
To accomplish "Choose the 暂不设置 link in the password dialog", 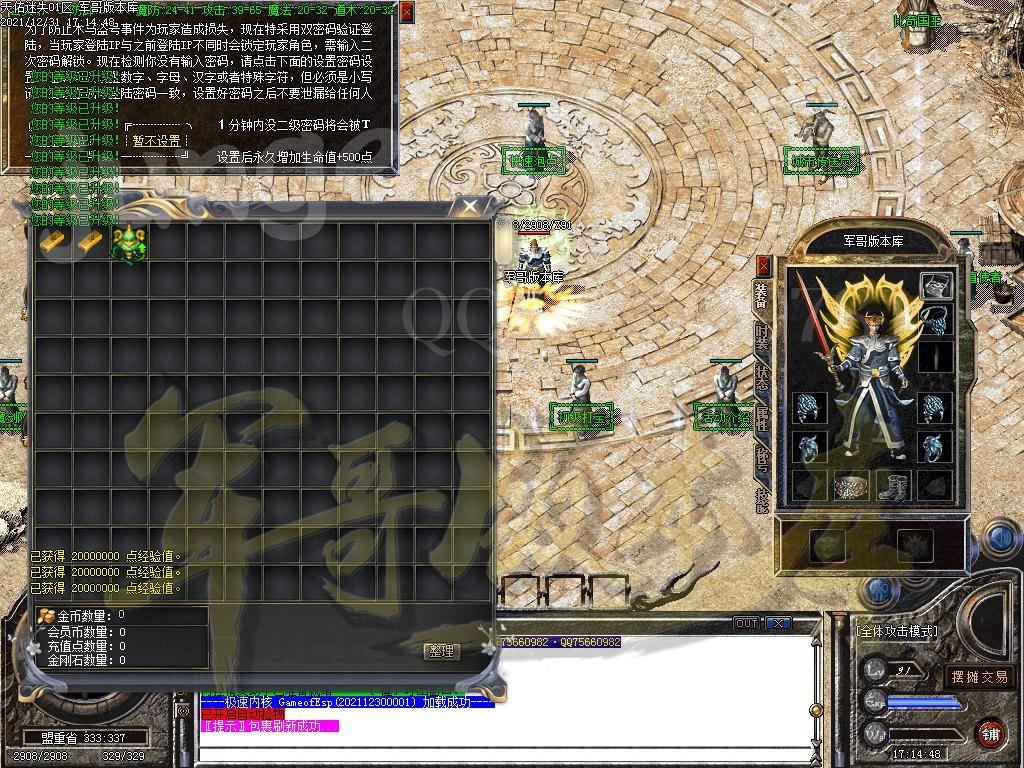I will tap(157, 141).
